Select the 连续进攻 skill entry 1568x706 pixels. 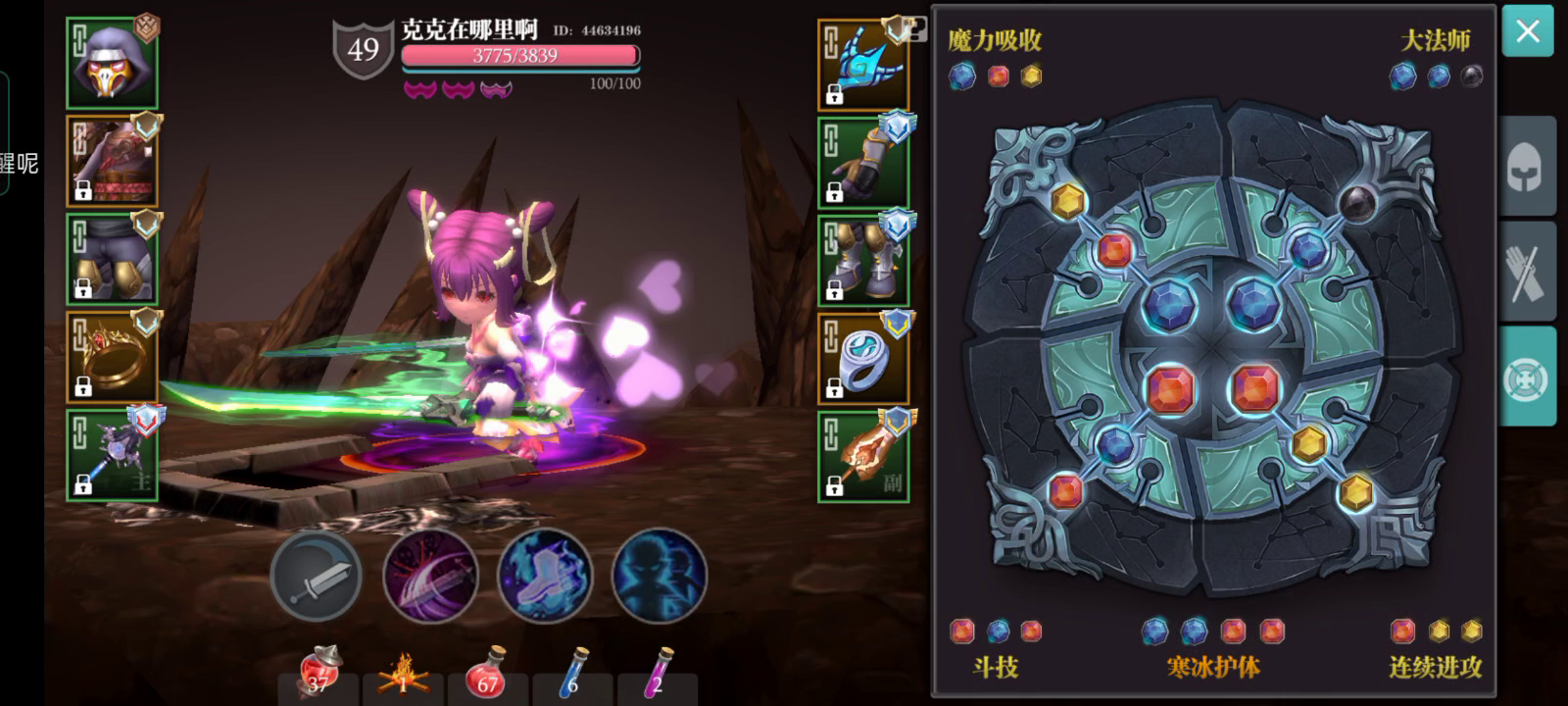click(1433, 668)
